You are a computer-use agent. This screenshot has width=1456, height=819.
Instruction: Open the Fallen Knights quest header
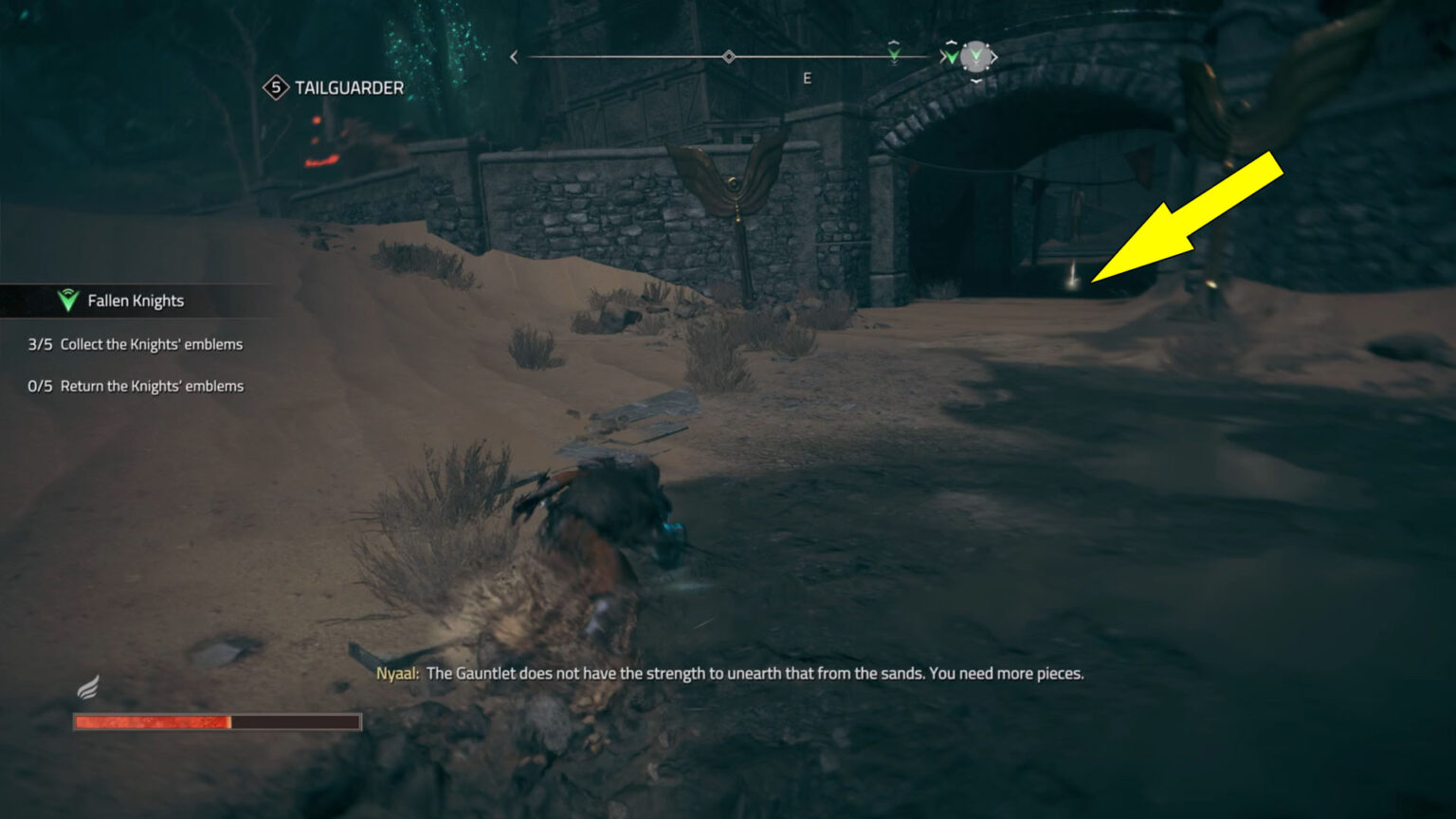pyautogui.click(x=136, y=300)
